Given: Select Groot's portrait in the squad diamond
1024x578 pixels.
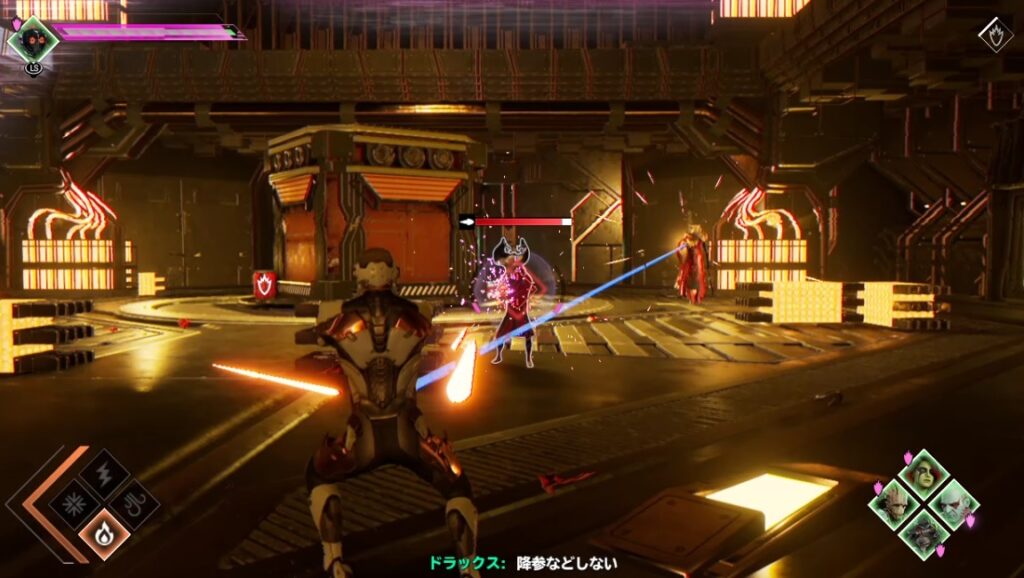Looking at the screenshot, I should coord(892,504).
